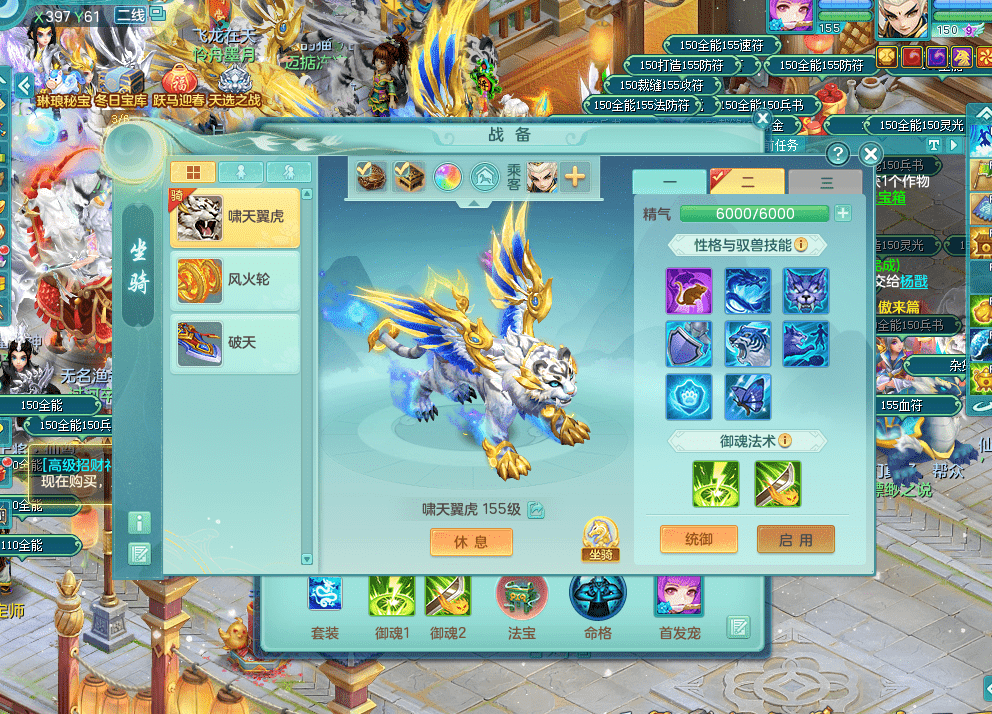Activate the 启用 enable button
The width and height of the screenshot is (992, 714).
pyautogui.click(x=795, y=539)
